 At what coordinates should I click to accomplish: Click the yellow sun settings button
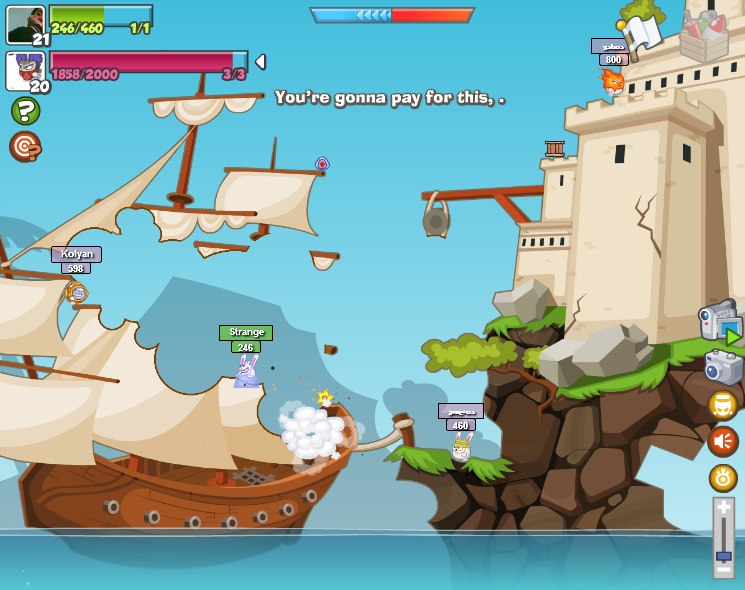[723, 478]
